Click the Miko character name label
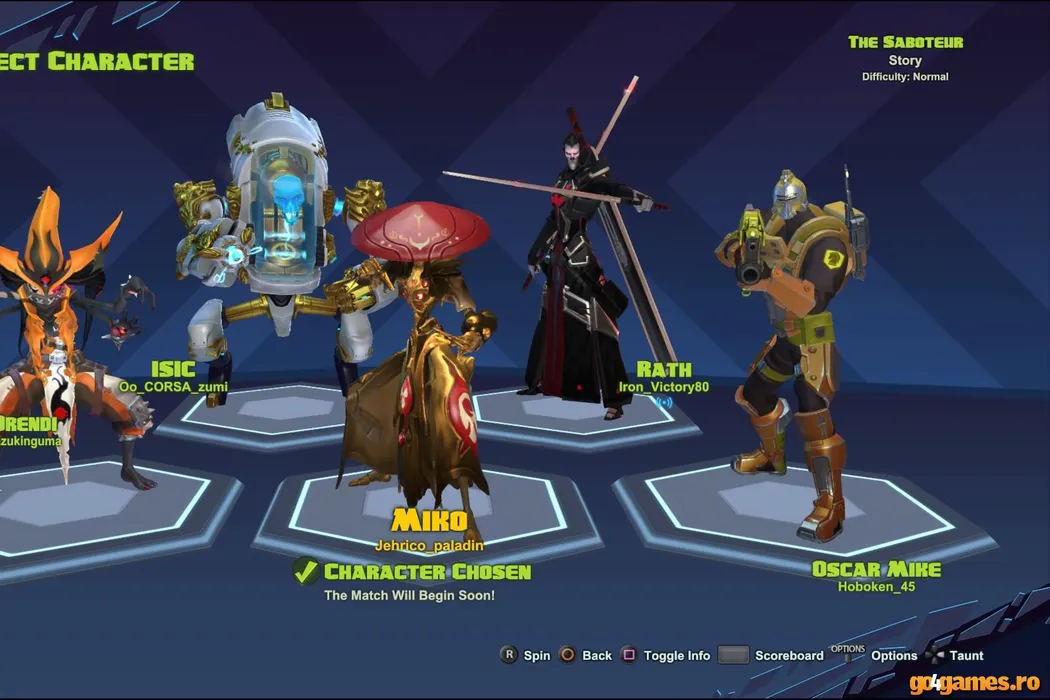Viewport: 1050px width, 700px height. 429,520
